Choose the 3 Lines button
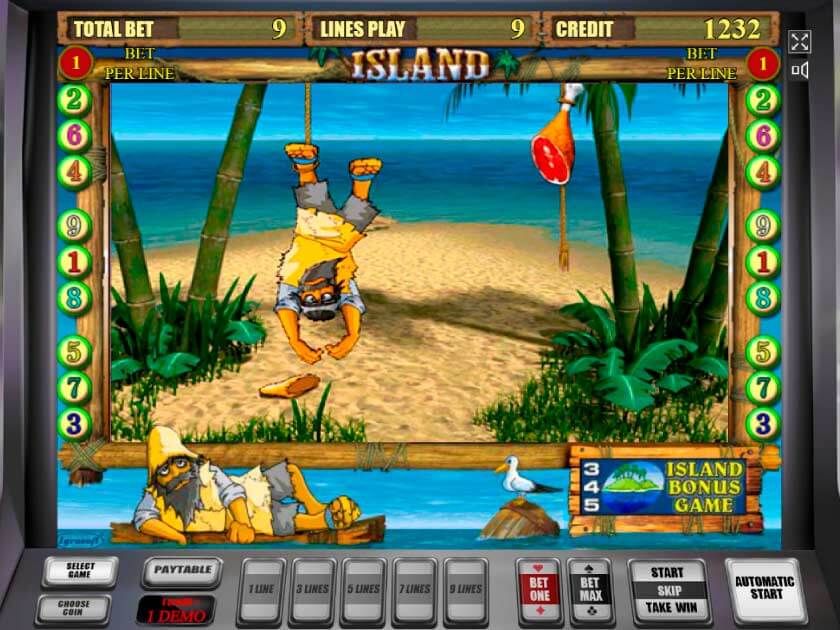 (x=313, y=592)
